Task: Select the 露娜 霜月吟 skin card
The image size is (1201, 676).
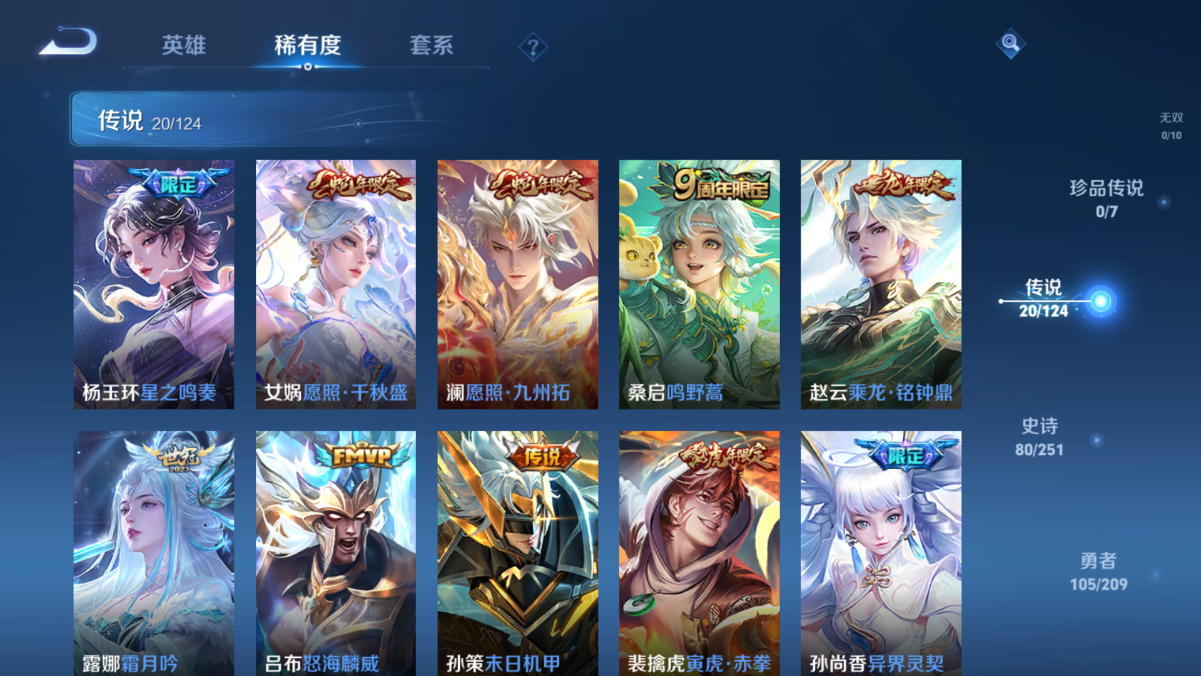Action: pos(154,553)
